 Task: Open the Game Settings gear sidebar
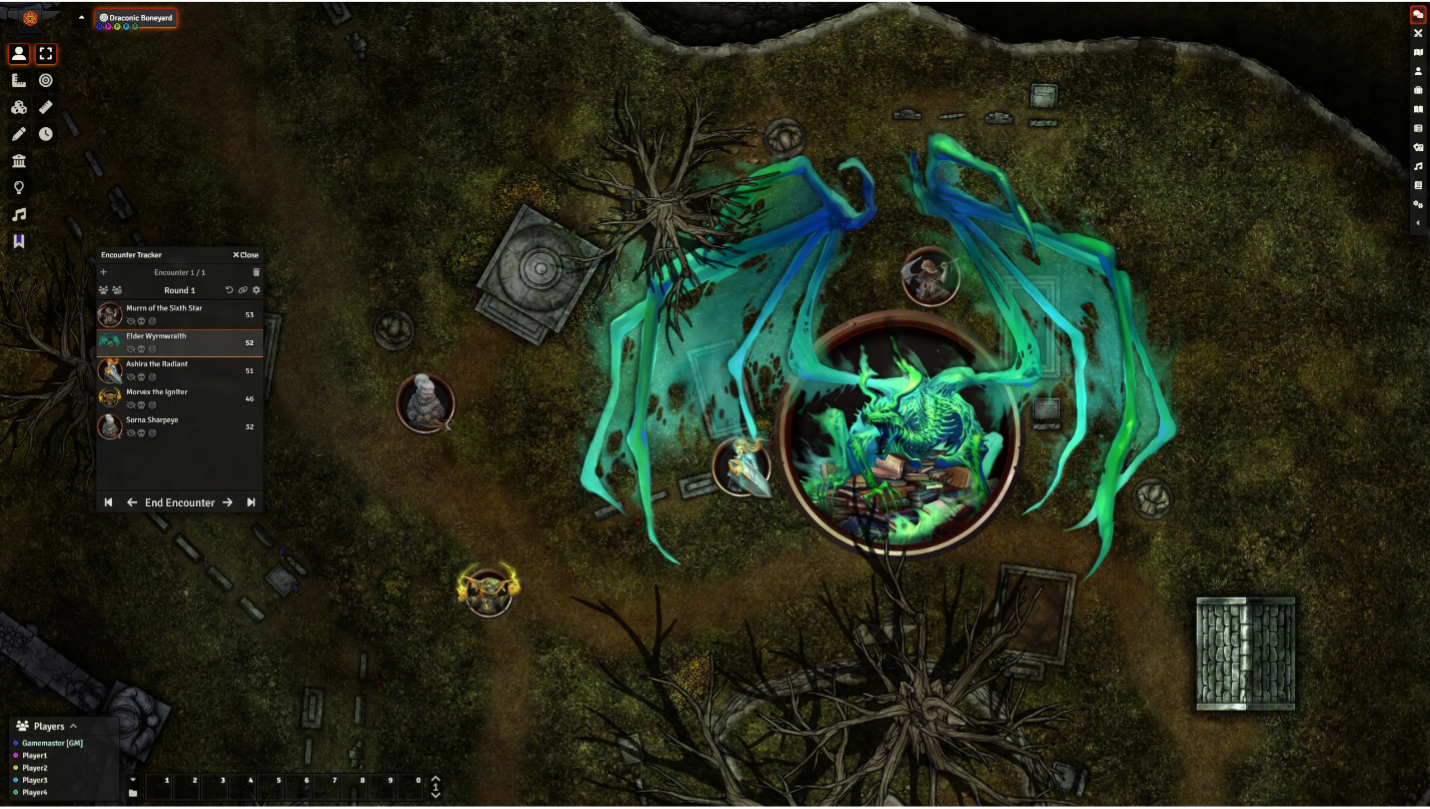(x=1418, y=203)
